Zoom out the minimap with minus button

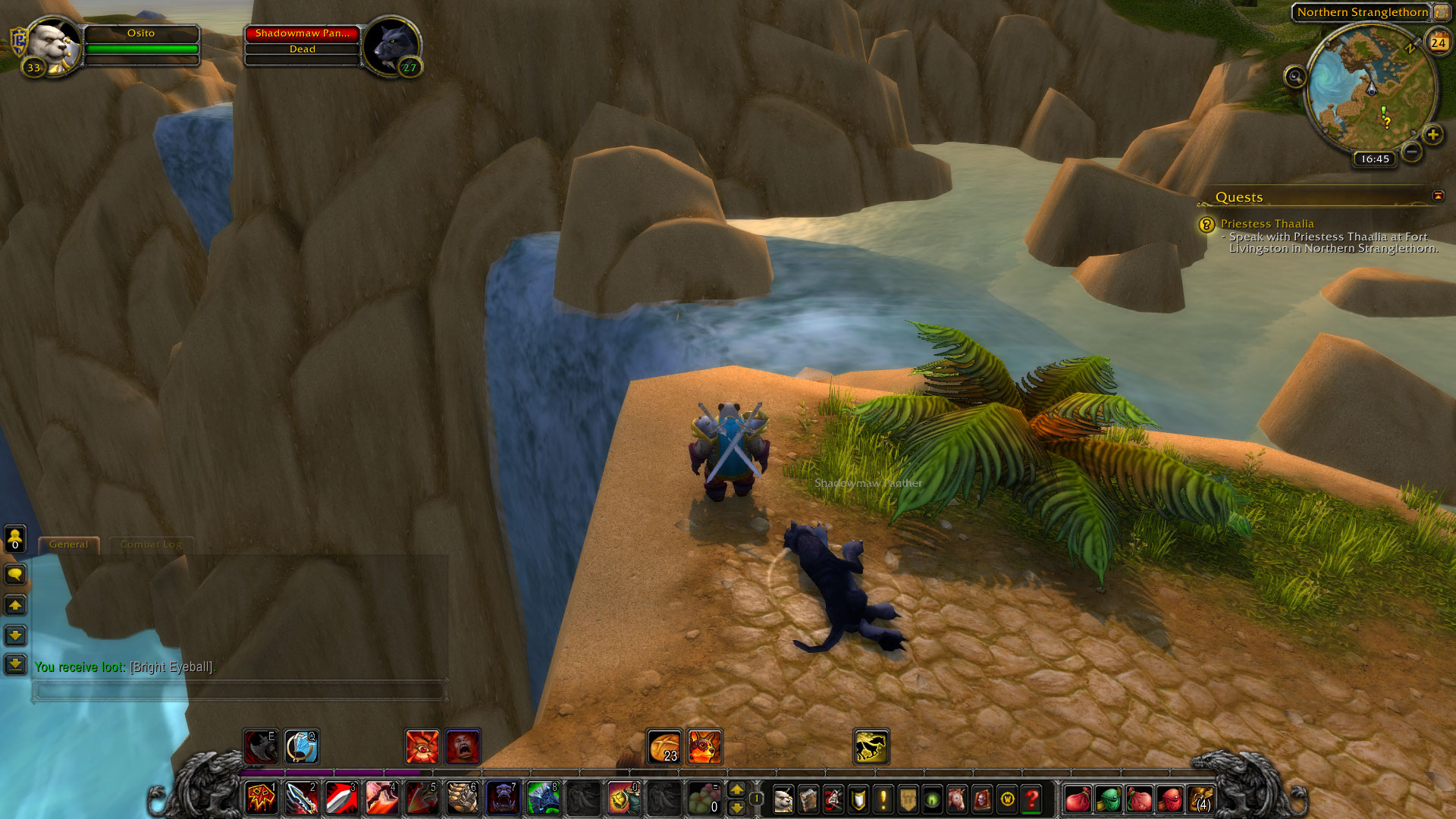(1411, 152)
